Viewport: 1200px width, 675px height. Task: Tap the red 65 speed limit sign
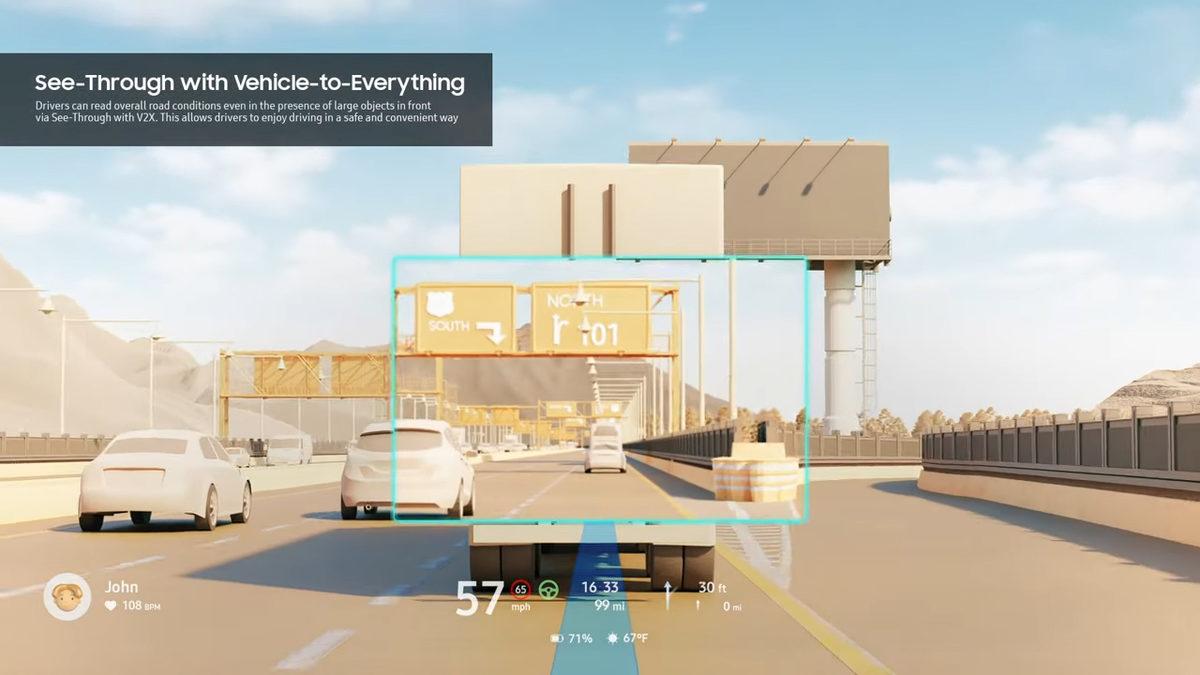[x=521, y=589]
